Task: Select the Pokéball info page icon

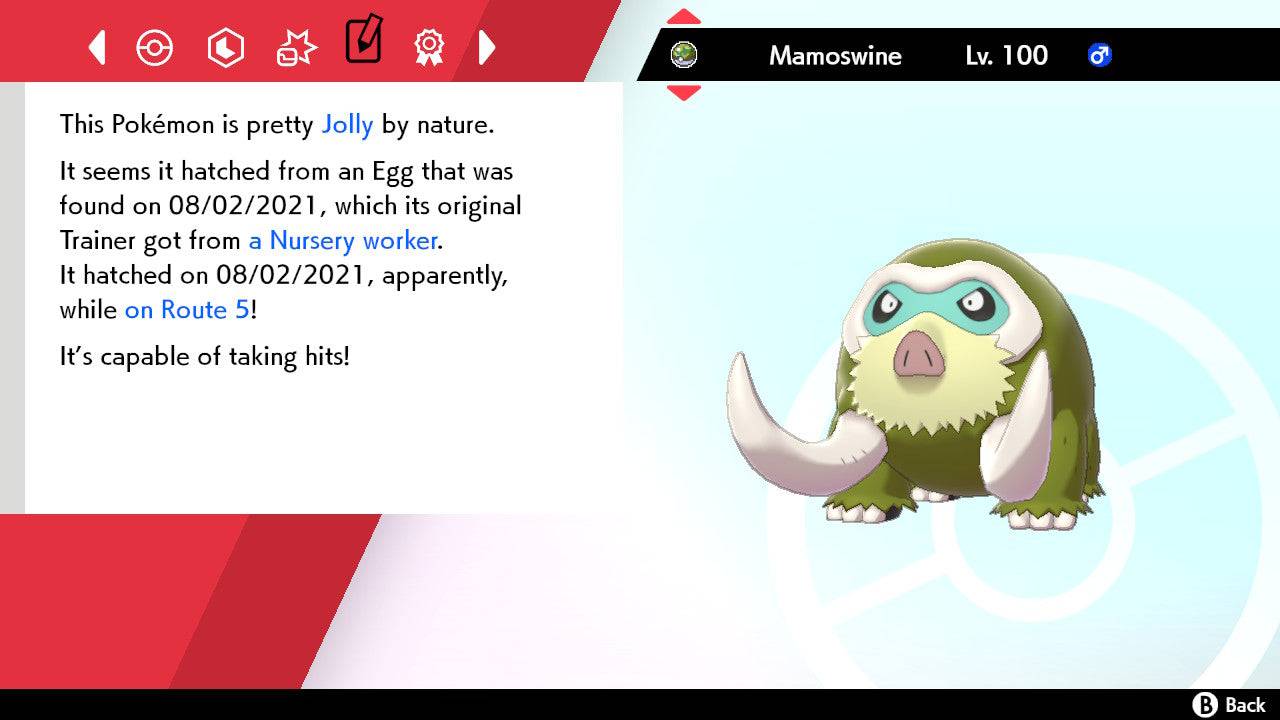Action: [x=155, y=46]
